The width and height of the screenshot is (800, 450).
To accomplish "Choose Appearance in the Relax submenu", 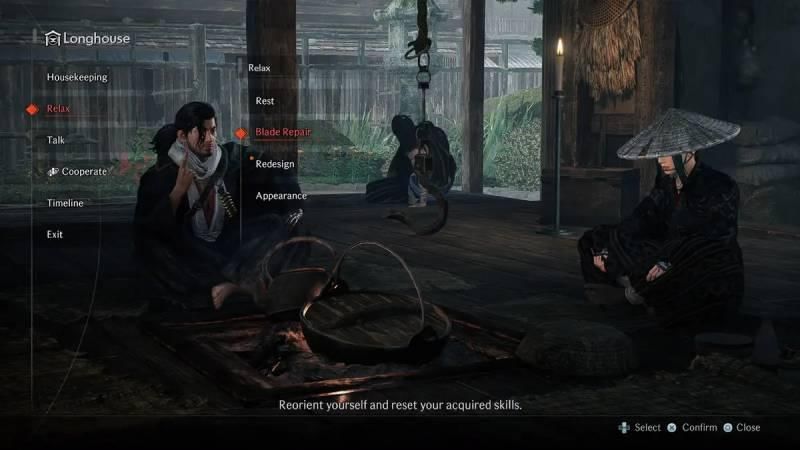I will tap(280, 196).
